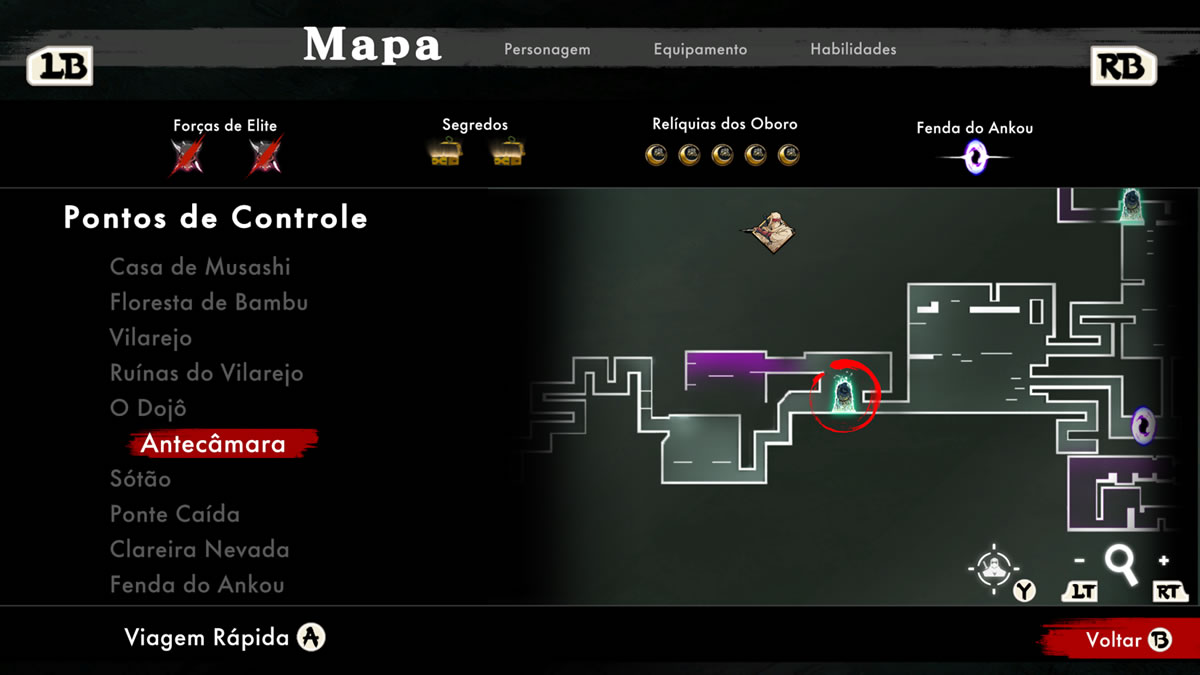
Task: Activate Viagem Rápida fast travel
Action: tap(225, 638)
